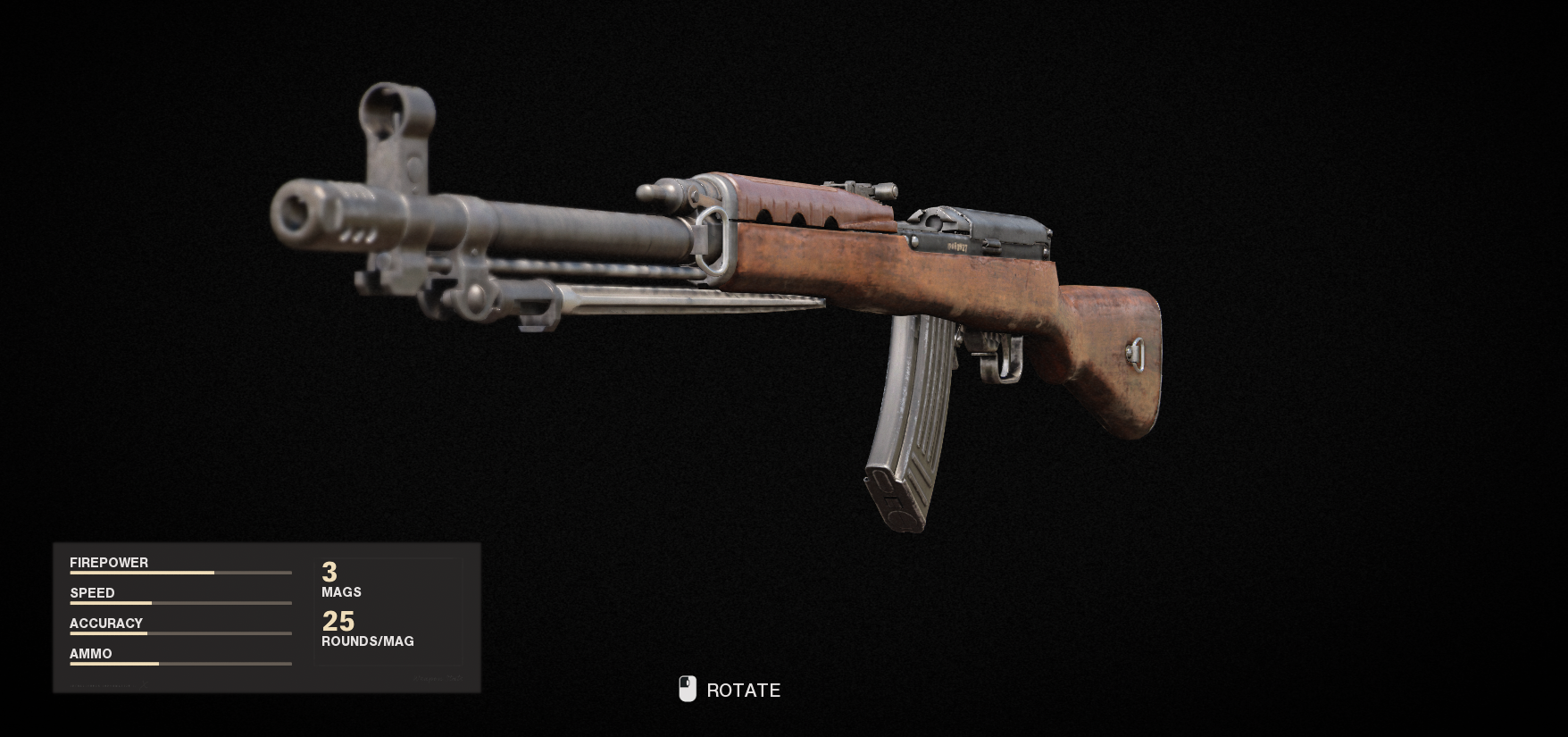This screenshot has height=737, width=1568.
Task: Select the sling loop on the stock
Action: (x=1136, y=356)
